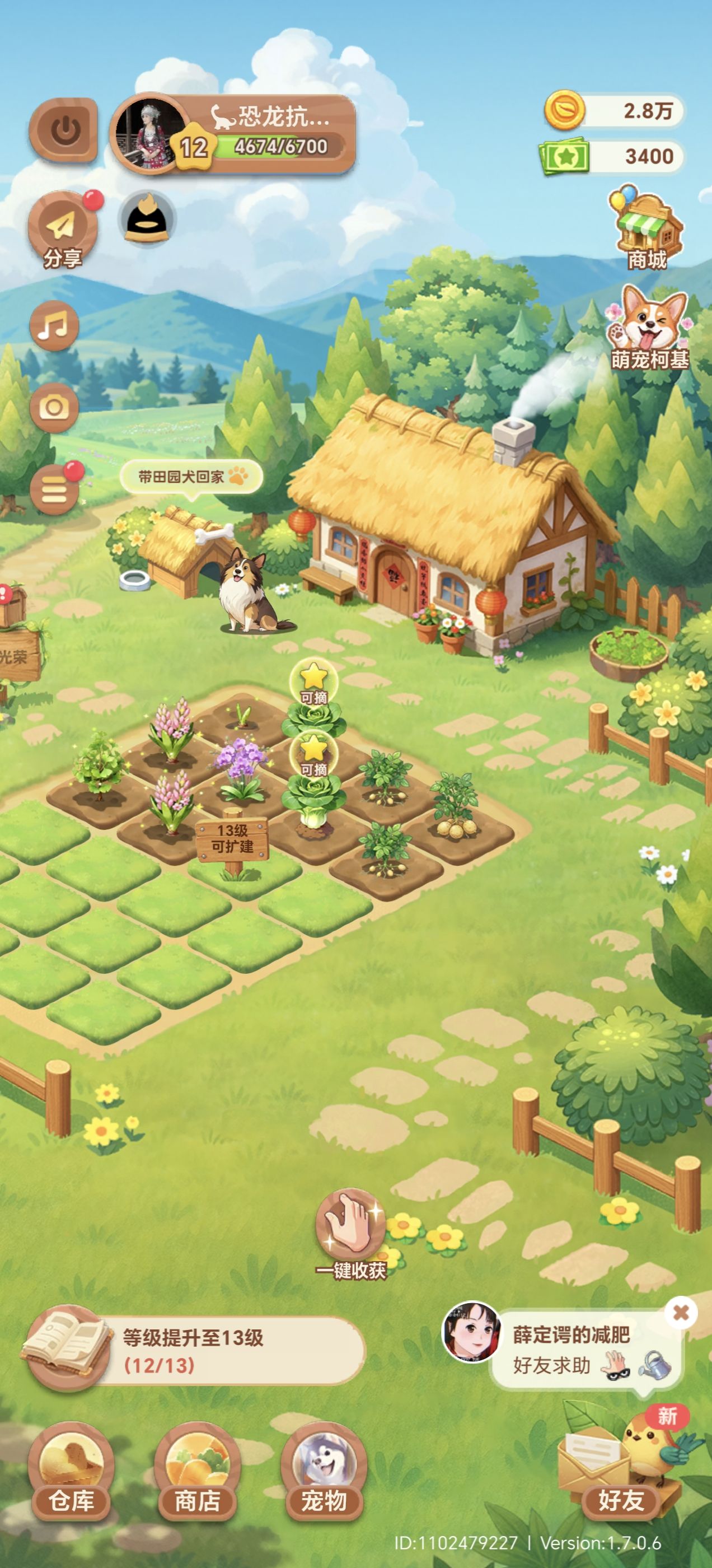Tap the black flame badge icon

click(148, 218)
